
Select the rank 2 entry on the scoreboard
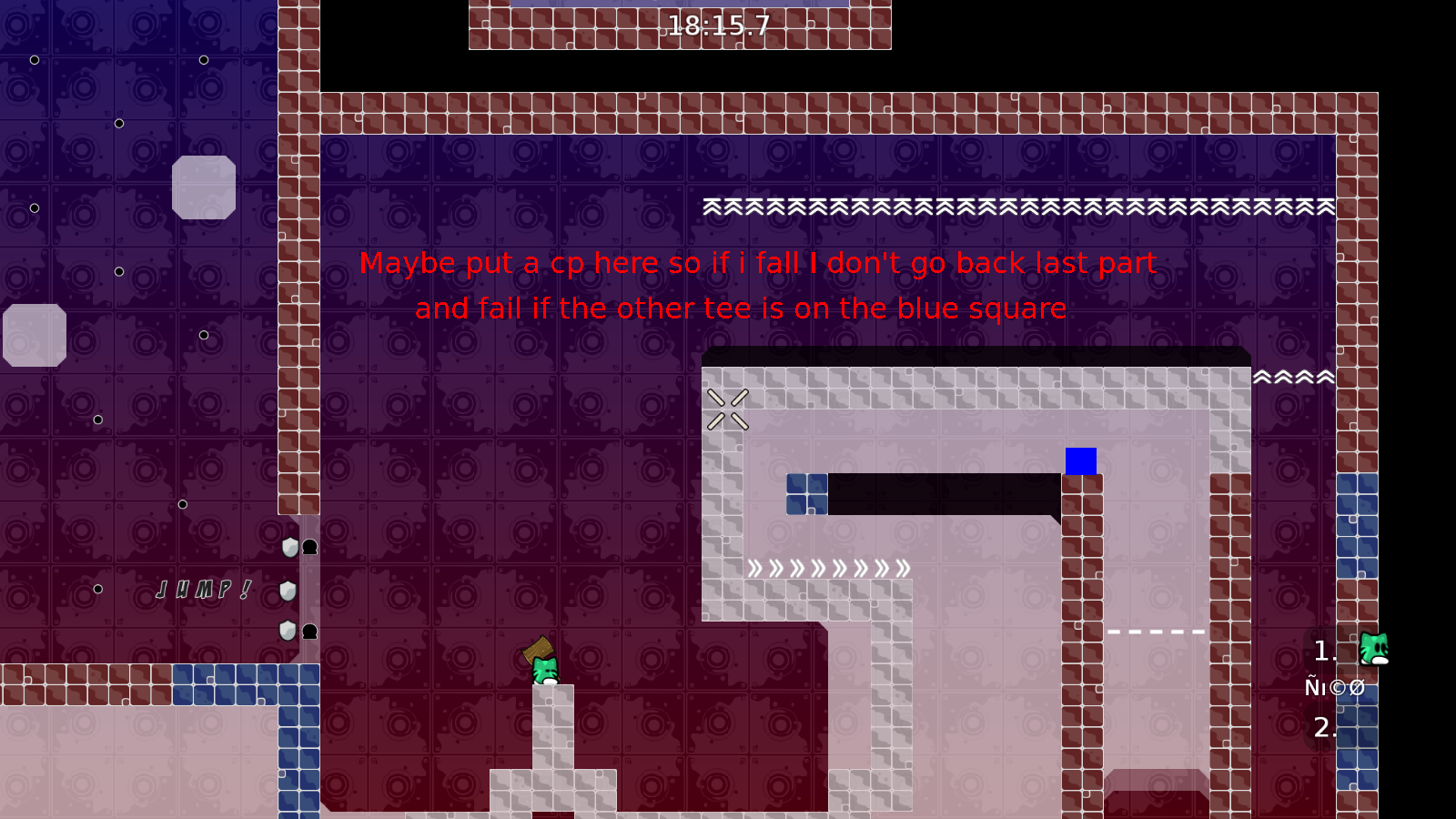point(1325,727)
